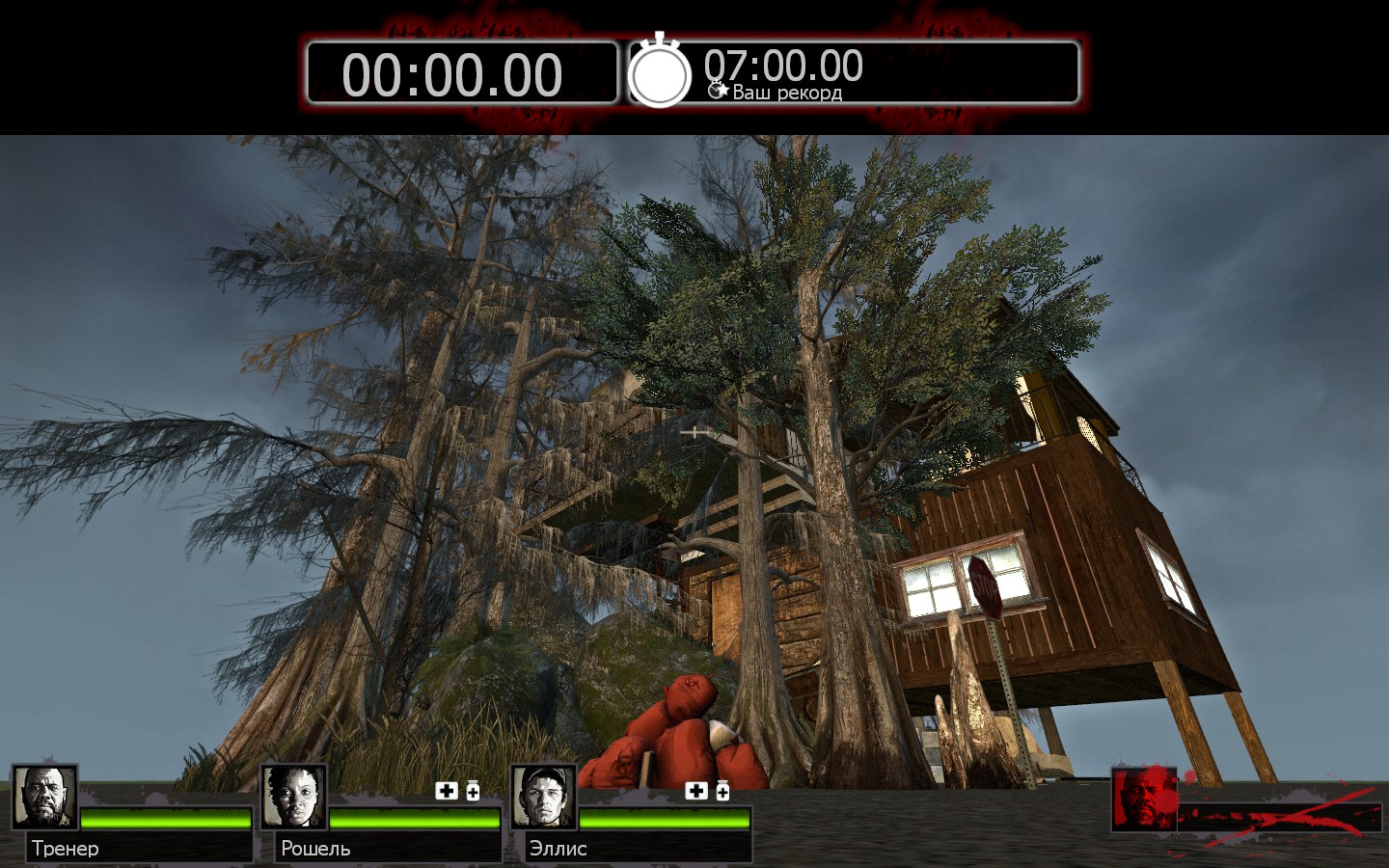The height and width of the screenshot is (868, 1389).
Task: Click Рошель's first aid kit icon
Action: coord(447,791)
